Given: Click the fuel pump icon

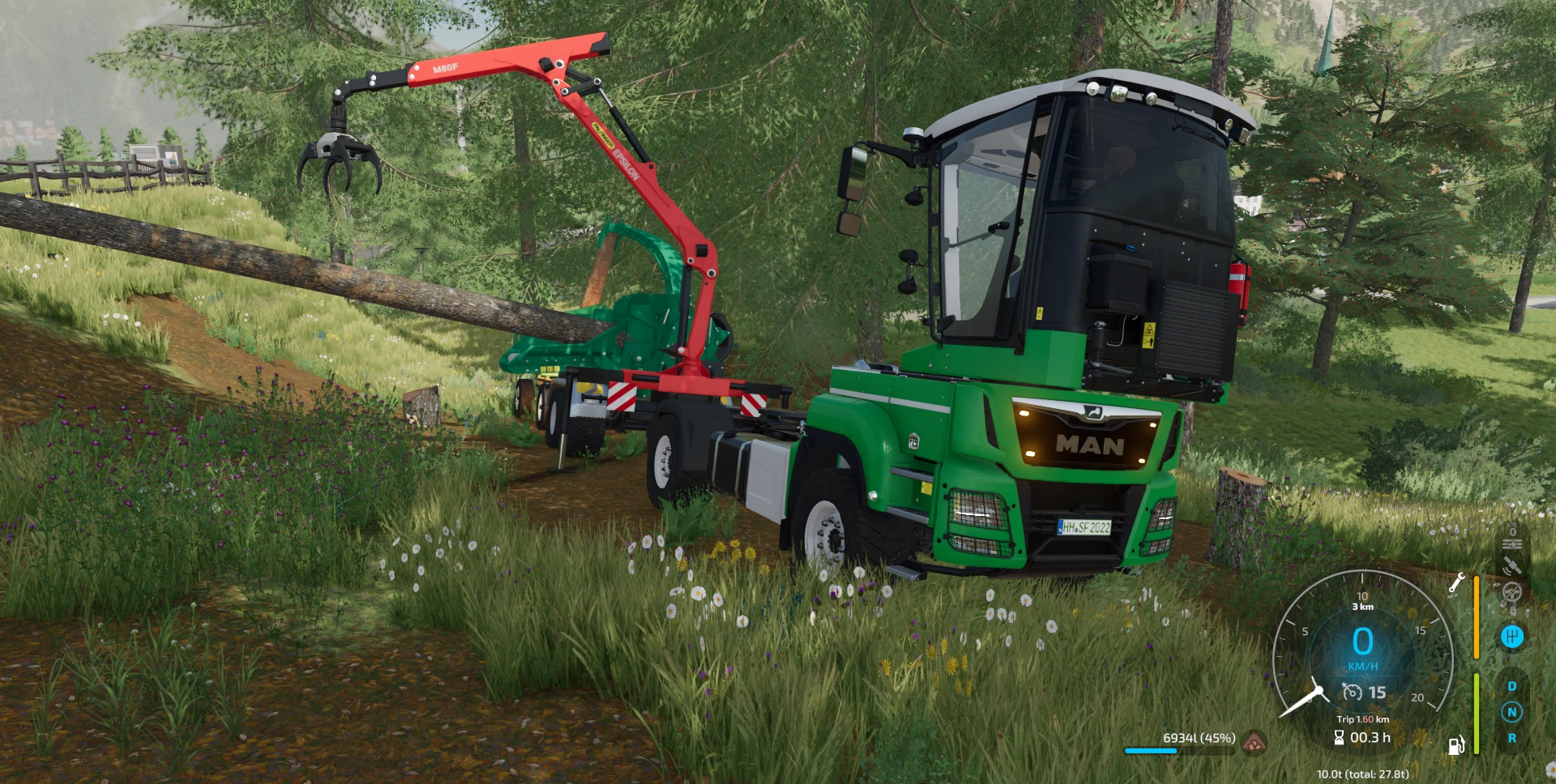Looking at the screenshot, I should coord(1456,745).
